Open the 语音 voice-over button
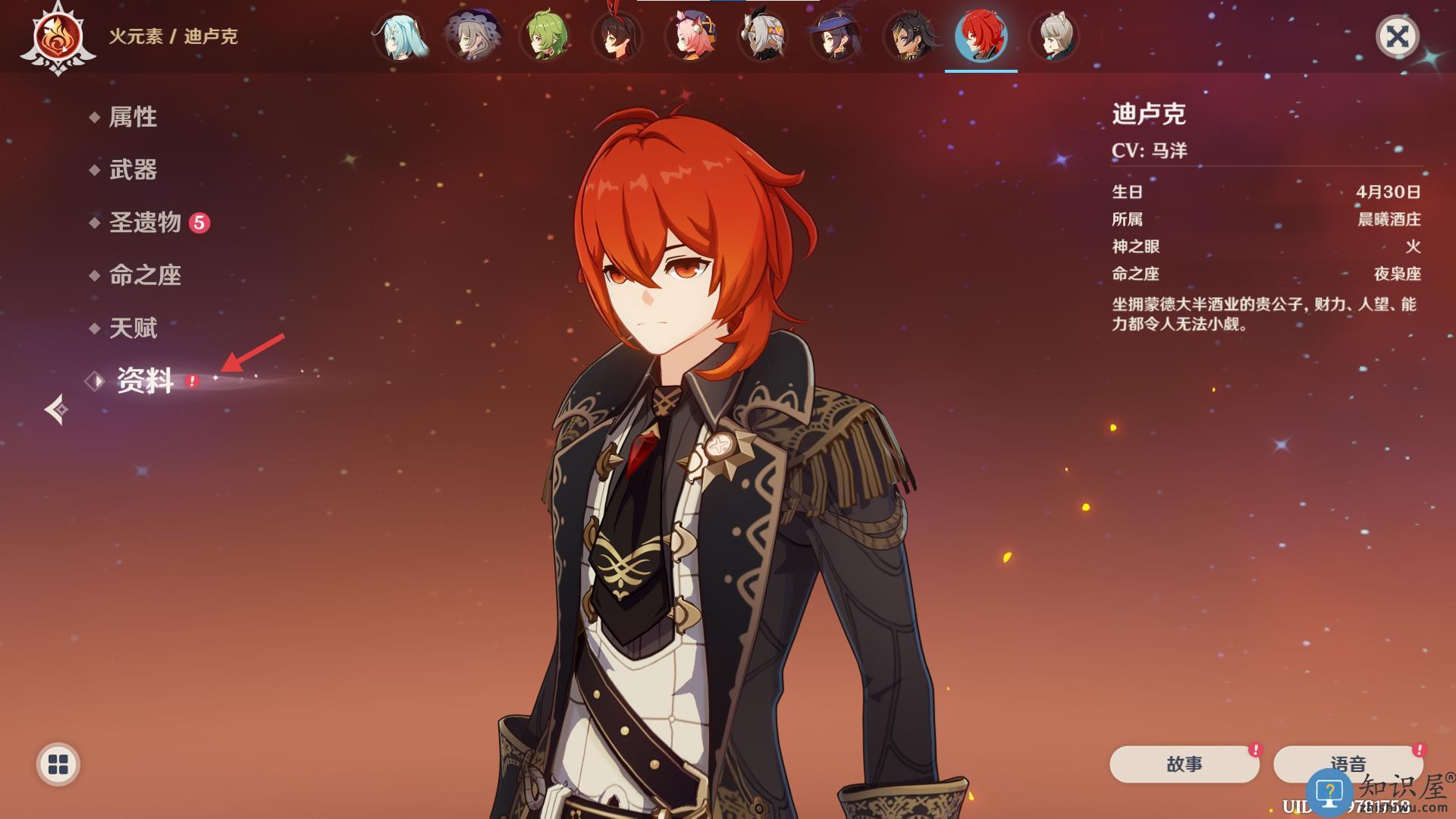 pos(1348,764)
